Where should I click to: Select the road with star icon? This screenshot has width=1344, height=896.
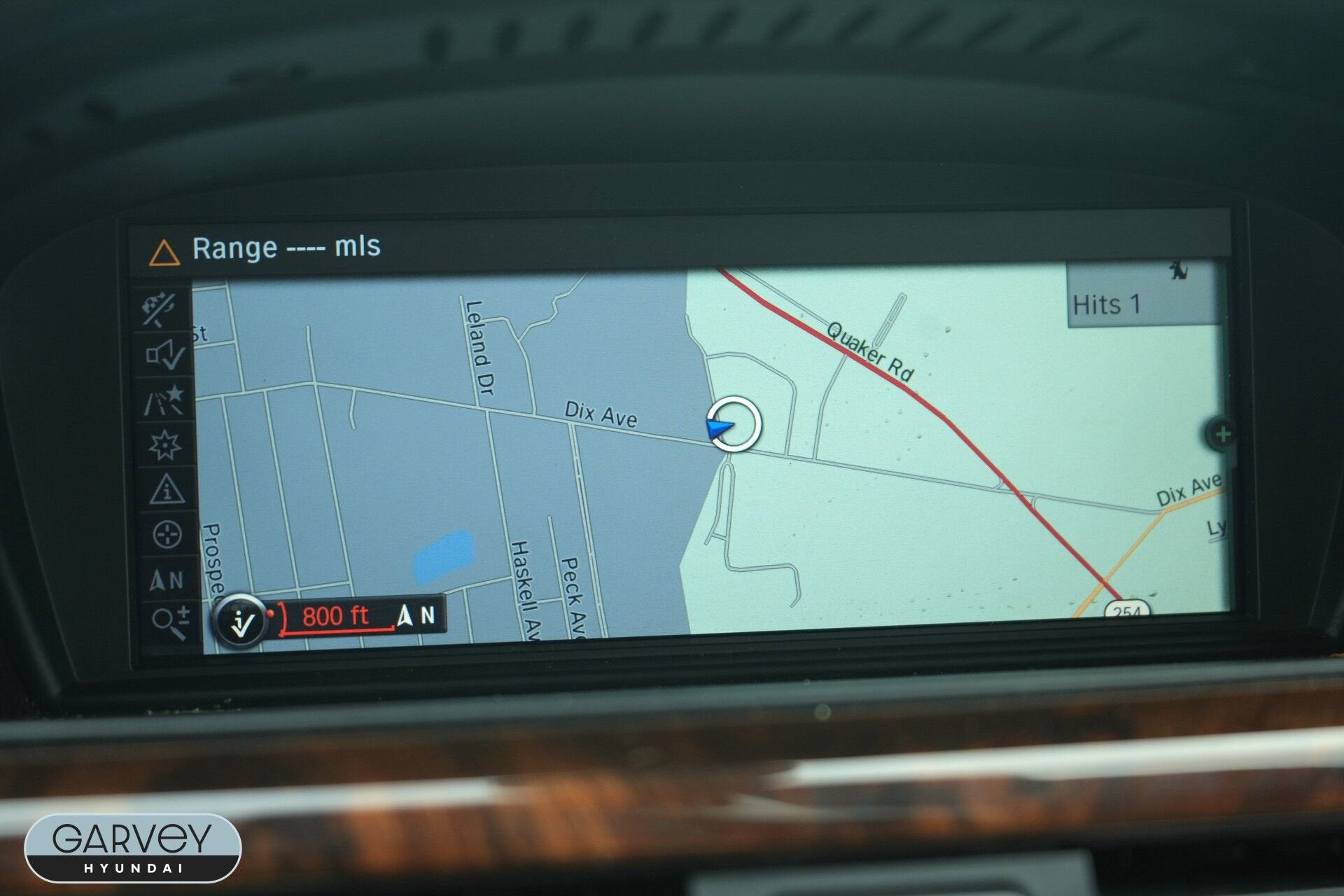point(165,400)
